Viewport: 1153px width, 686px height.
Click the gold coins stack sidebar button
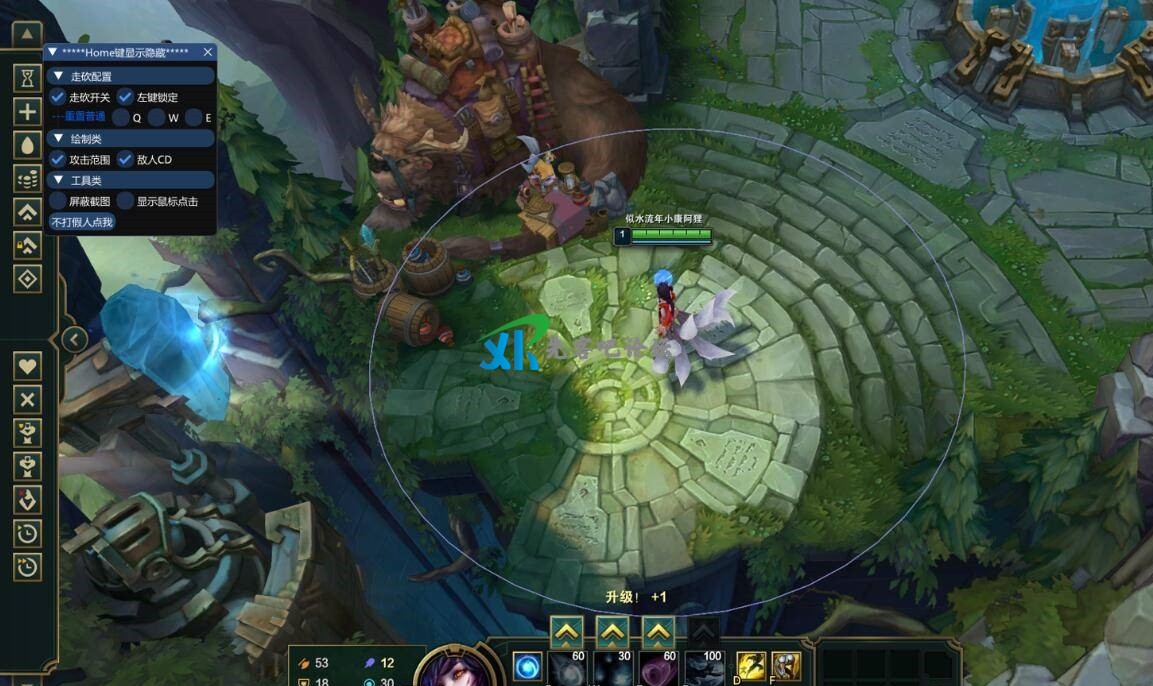click(x=28, y=178)
